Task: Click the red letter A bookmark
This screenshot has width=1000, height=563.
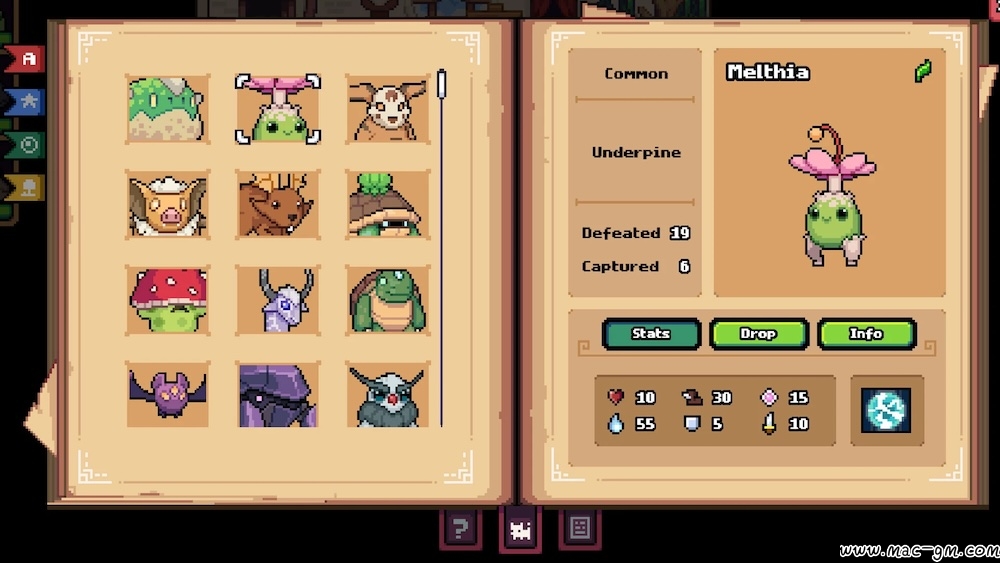Action: click(x=27, y=59)
